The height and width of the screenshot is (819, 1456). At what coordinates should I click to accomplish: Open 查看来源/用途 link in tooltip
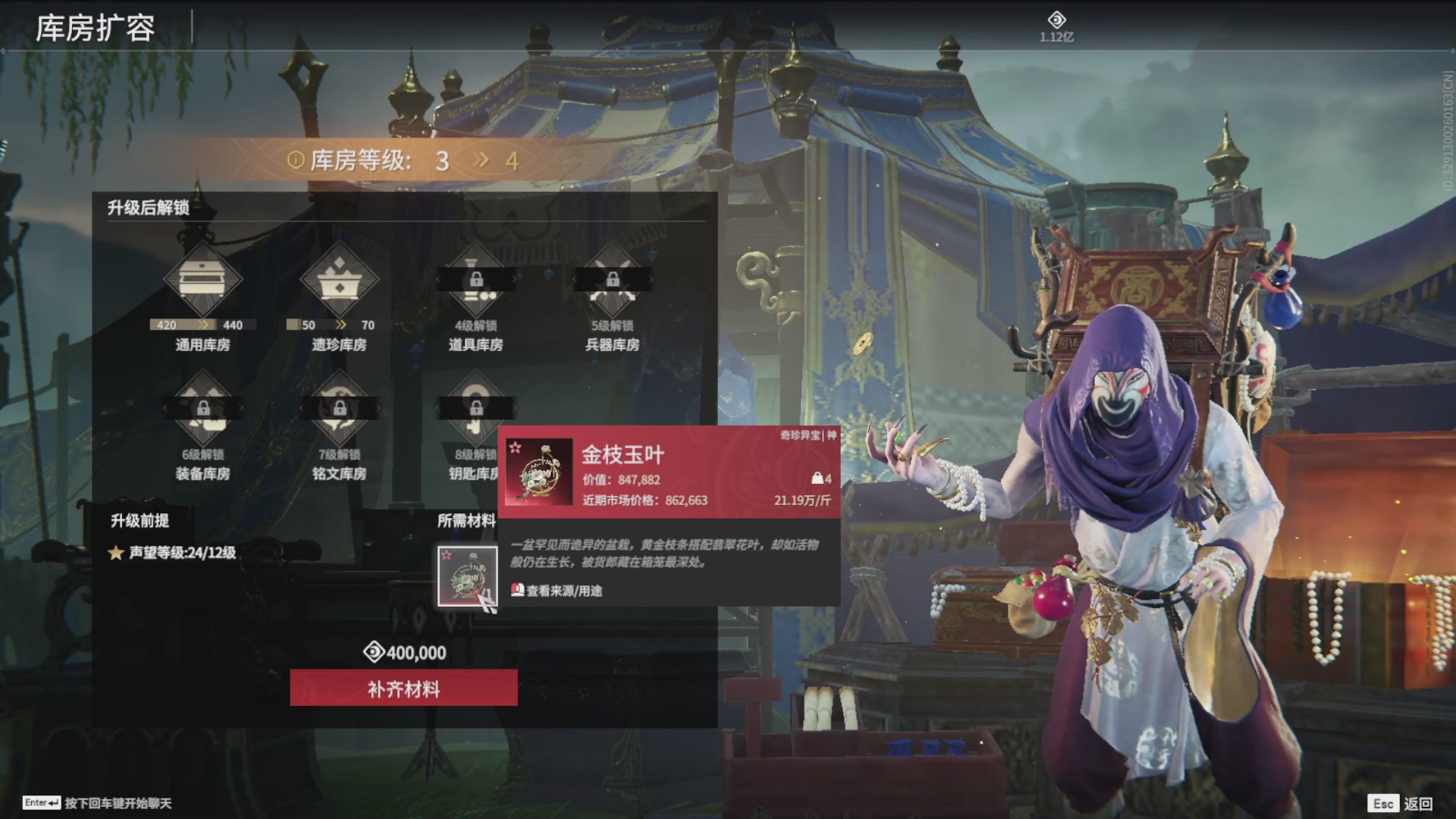pyautogui.click(x=557, y=591)
